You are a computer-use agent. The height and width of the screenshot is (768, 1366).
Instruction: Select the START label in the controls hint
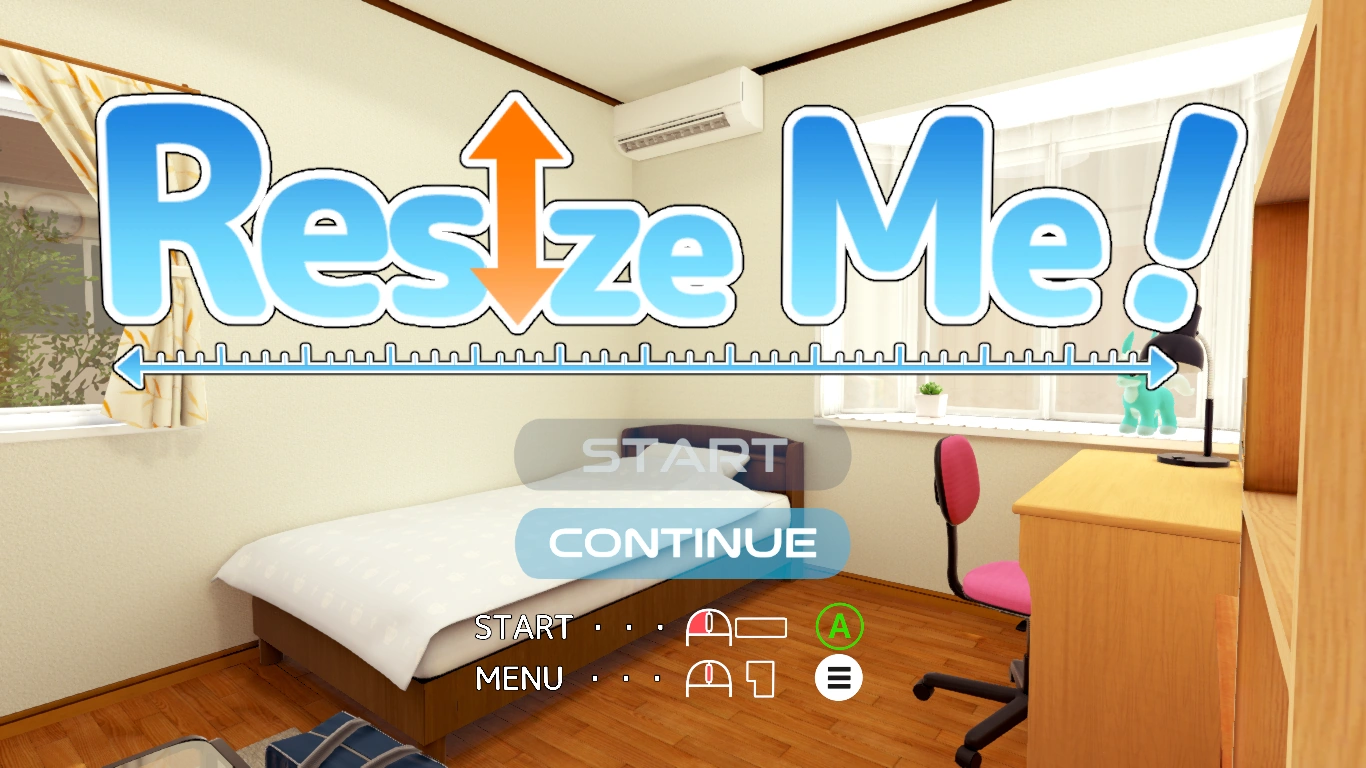tap(523, 627)
